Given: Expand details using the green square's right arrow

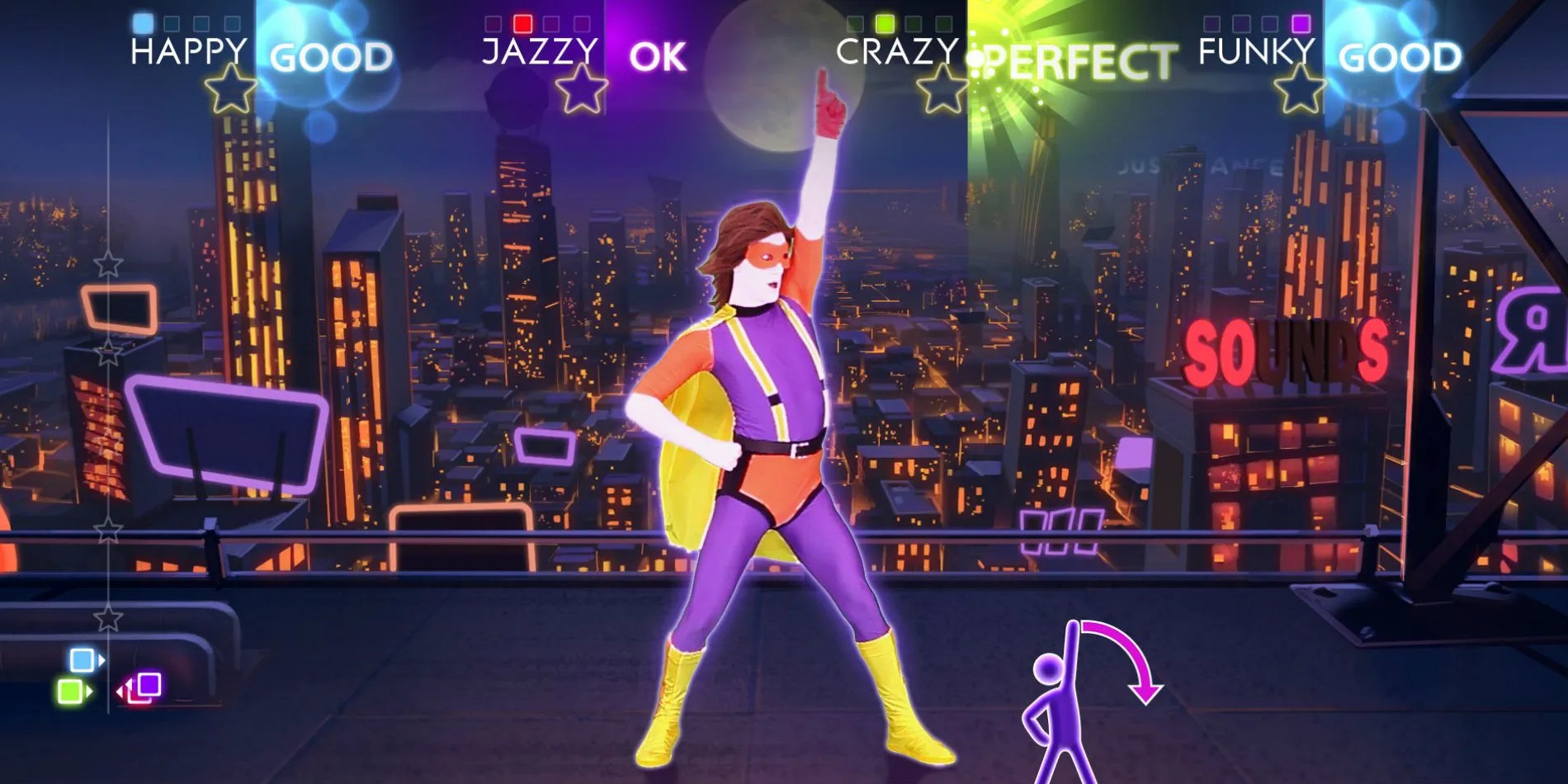Looking at the screenshot, I should (89, 691).
